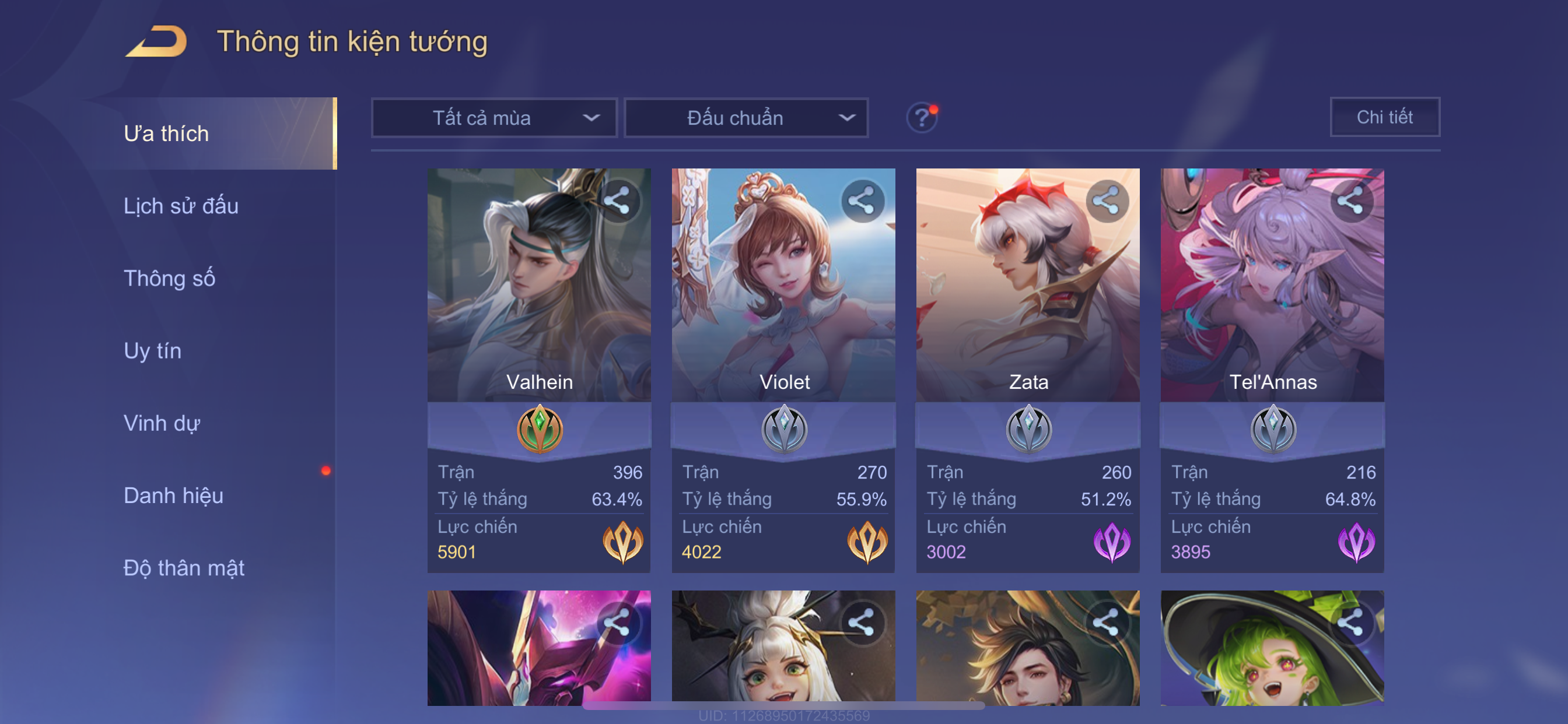Click the share icon on Zata
The width and height of the screenshot is (1568, 724).
pos(1106,201)
